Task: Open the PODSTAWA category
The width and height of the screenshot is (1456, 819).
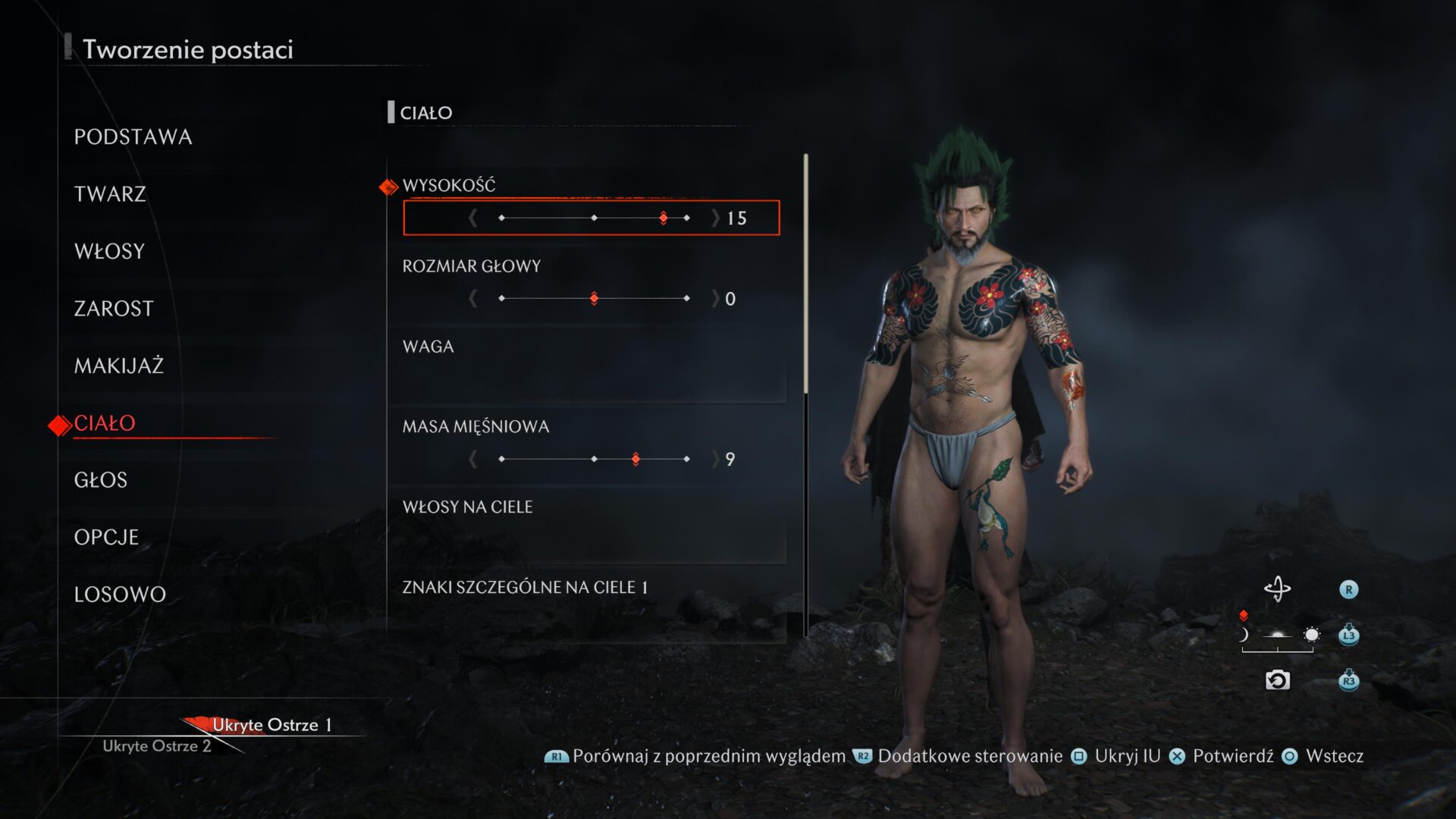Action: coord(133,137)
